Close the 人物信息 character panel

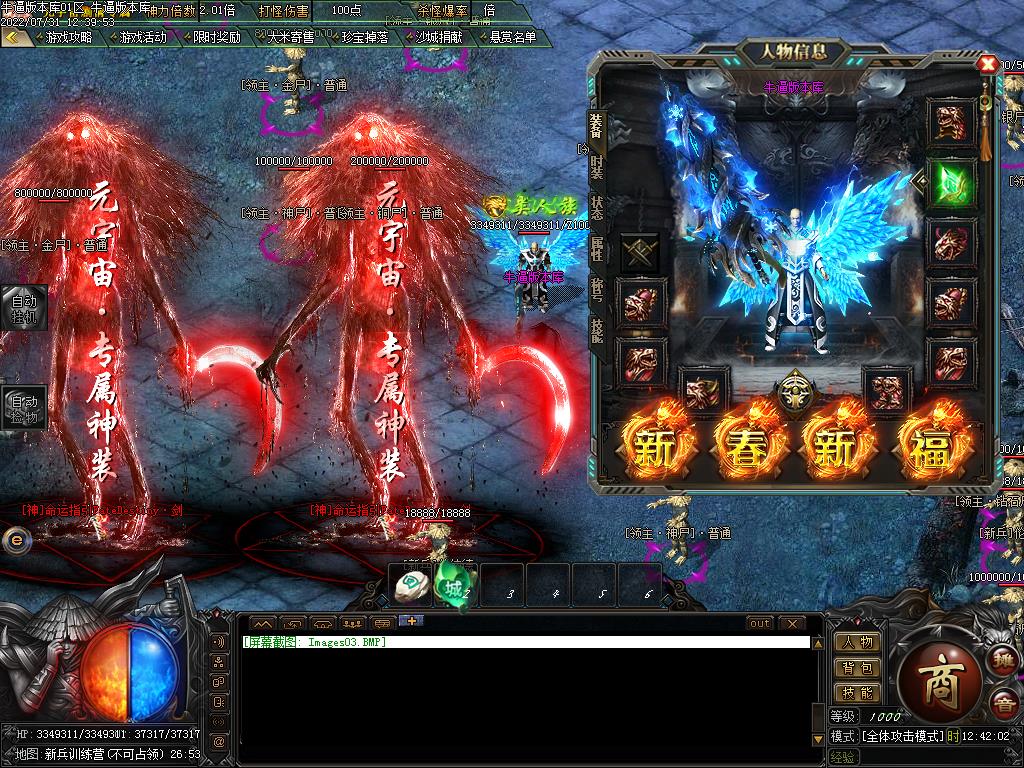(x=987, y=64)
